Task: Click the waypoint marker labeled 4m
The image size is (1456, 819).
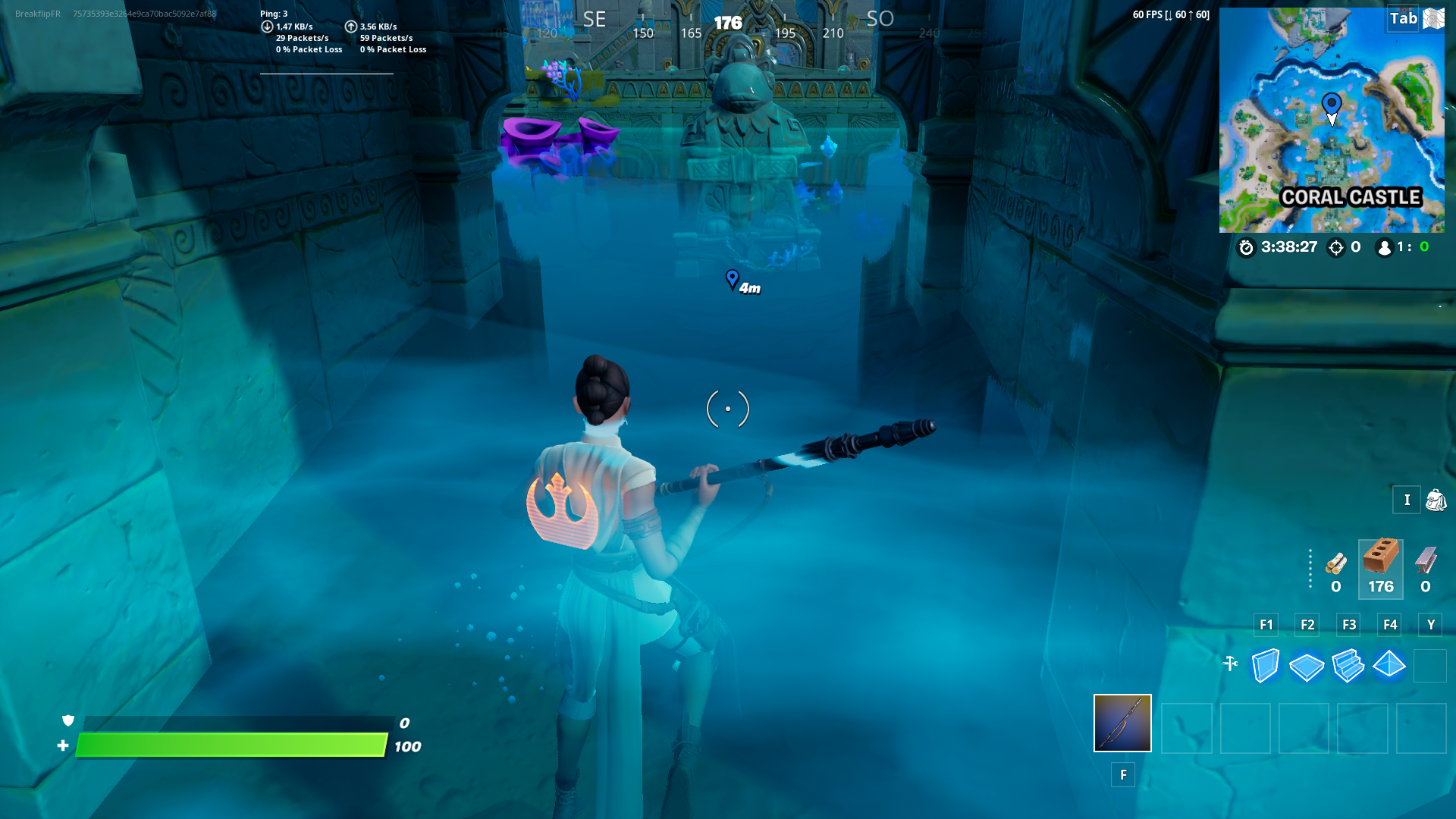Action: pyautogui.click(x=733, y=281)
